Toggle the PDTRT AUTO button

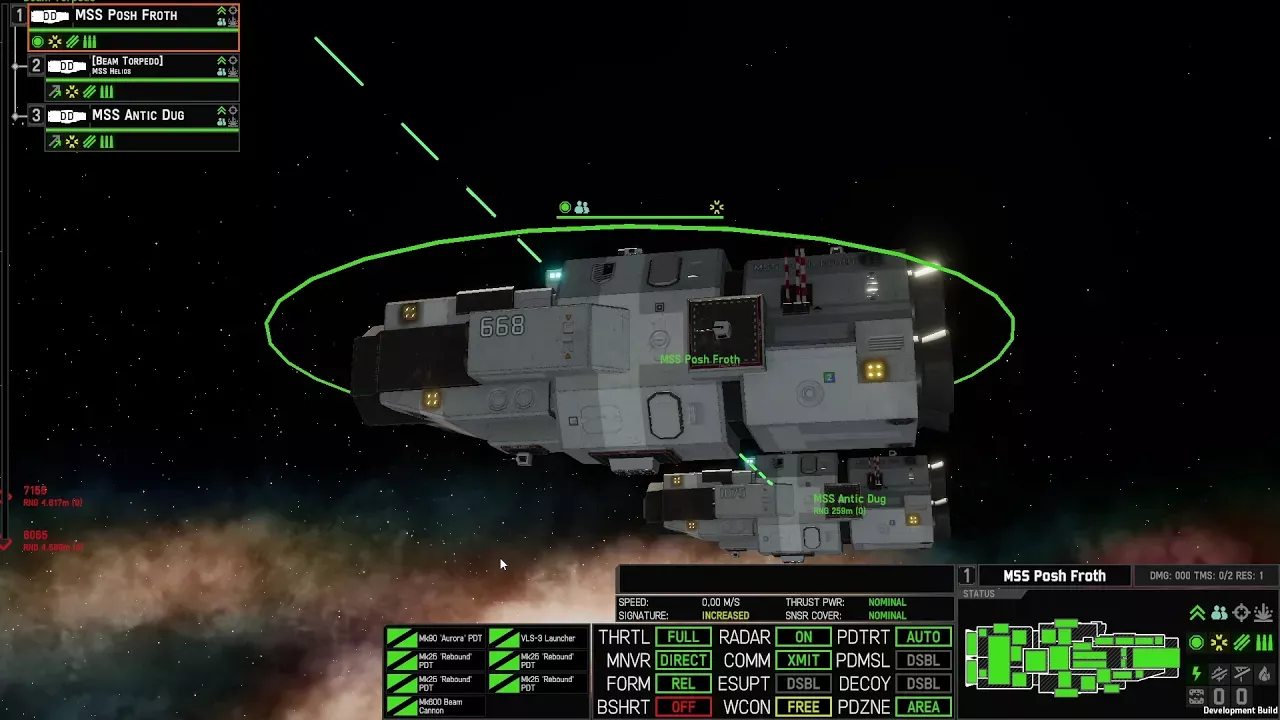(x=923, y=637)
